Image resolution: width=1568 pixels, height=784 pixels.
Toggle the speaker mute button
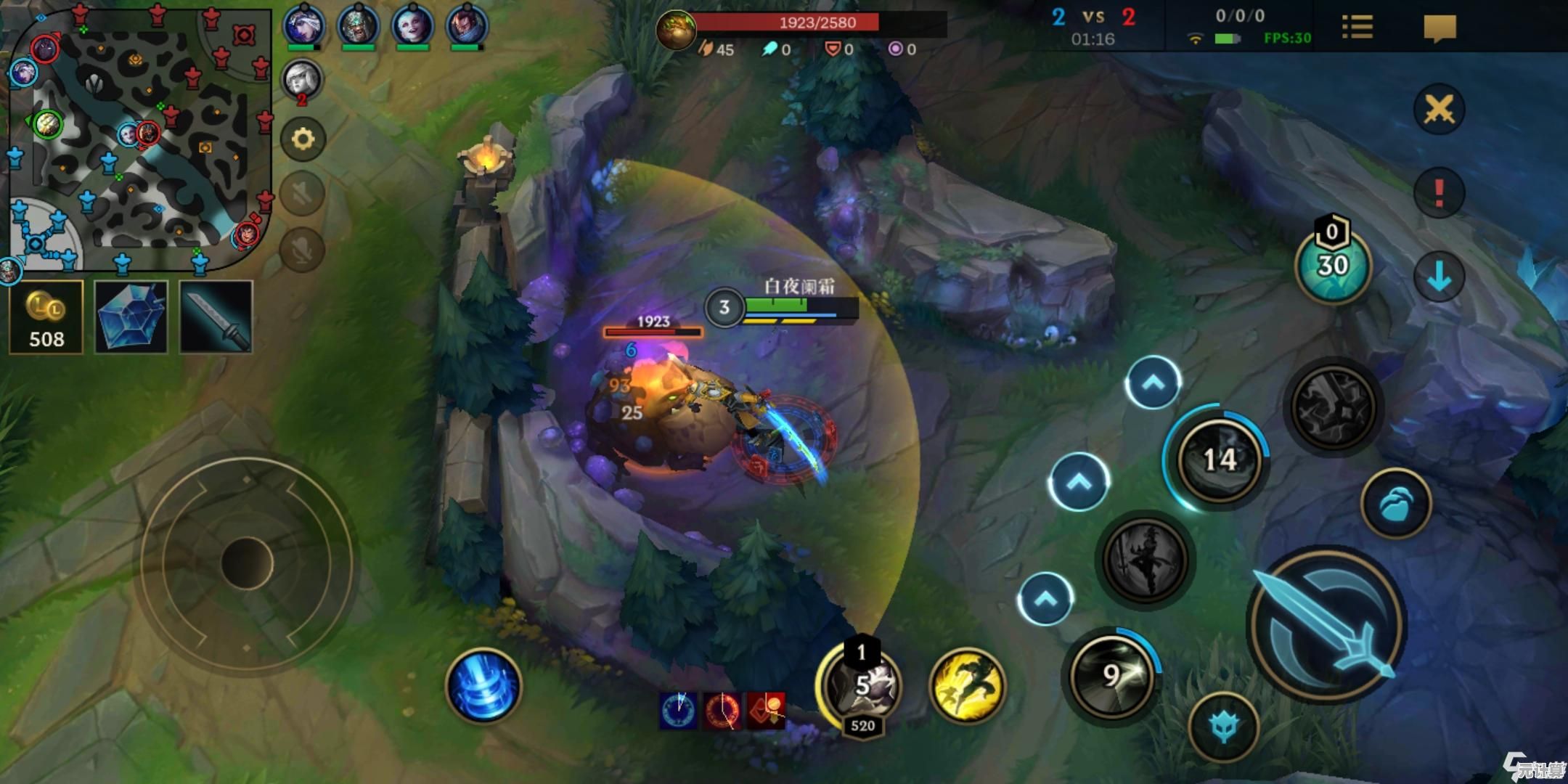click(x=302, y=194)
